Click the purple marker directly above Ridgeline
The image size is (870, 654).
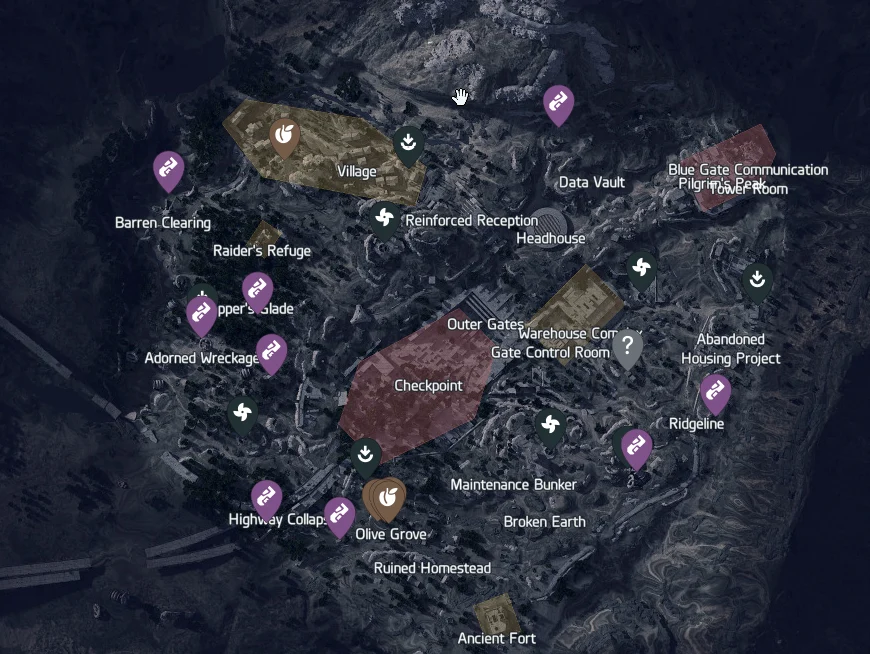[715, 393]
